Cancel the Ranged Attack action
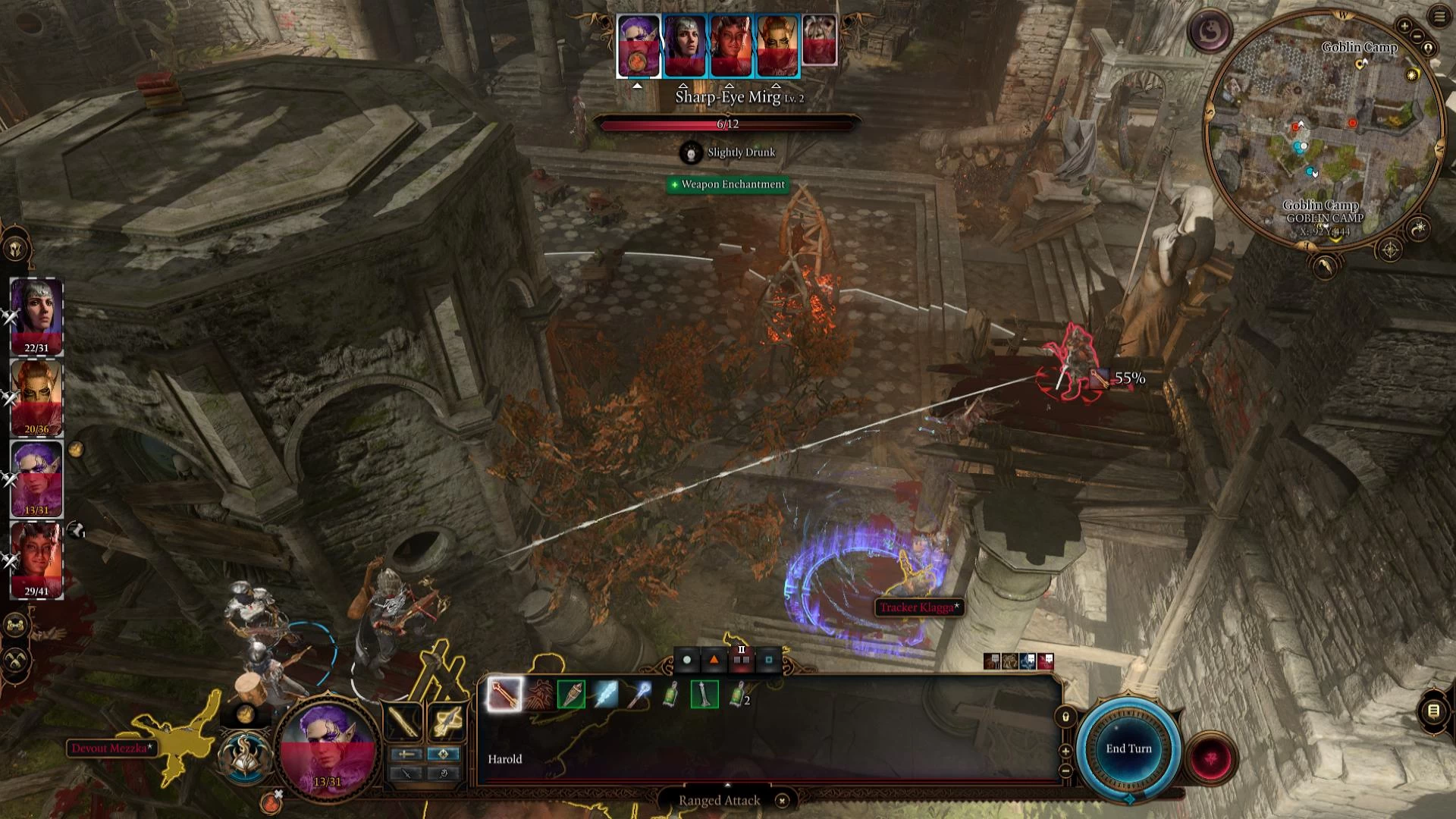 (x=782, y=800)
